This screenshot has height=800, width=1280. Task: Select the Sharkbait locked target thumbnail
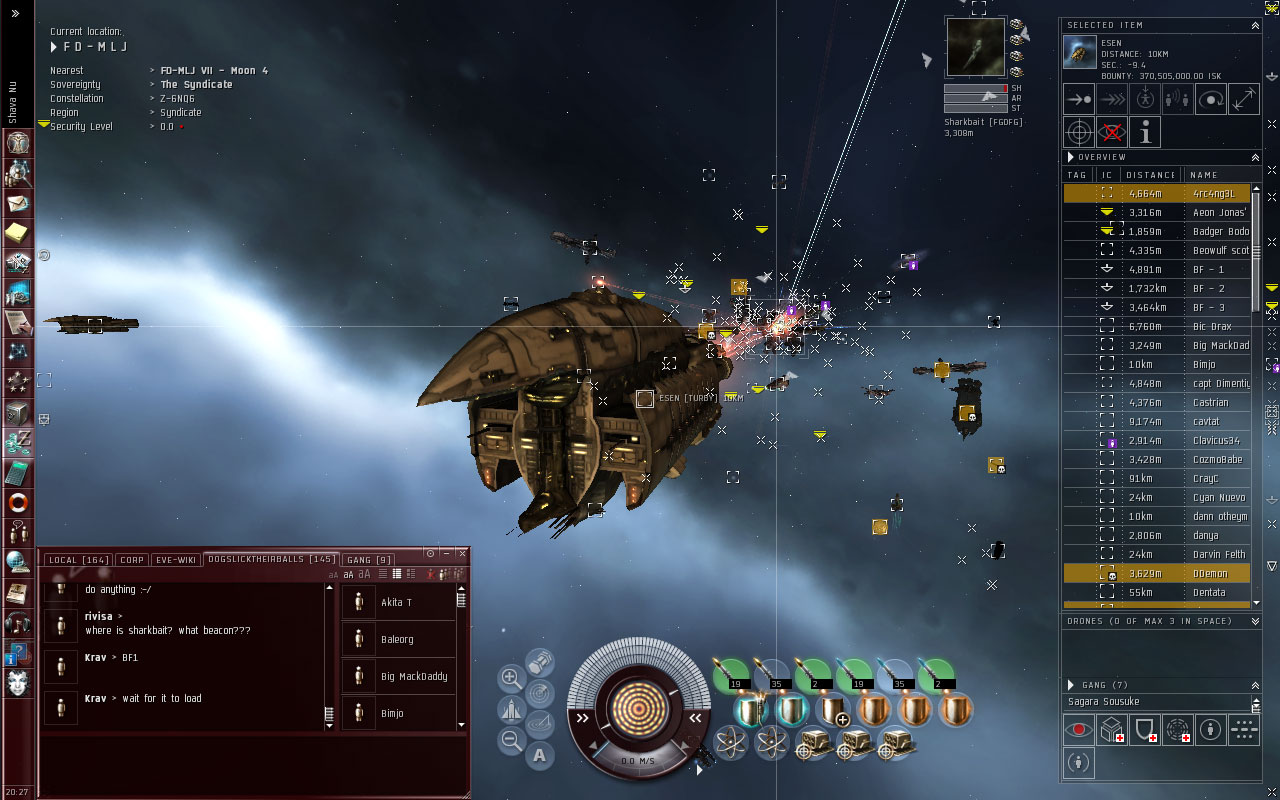click(x=975, y=47)
